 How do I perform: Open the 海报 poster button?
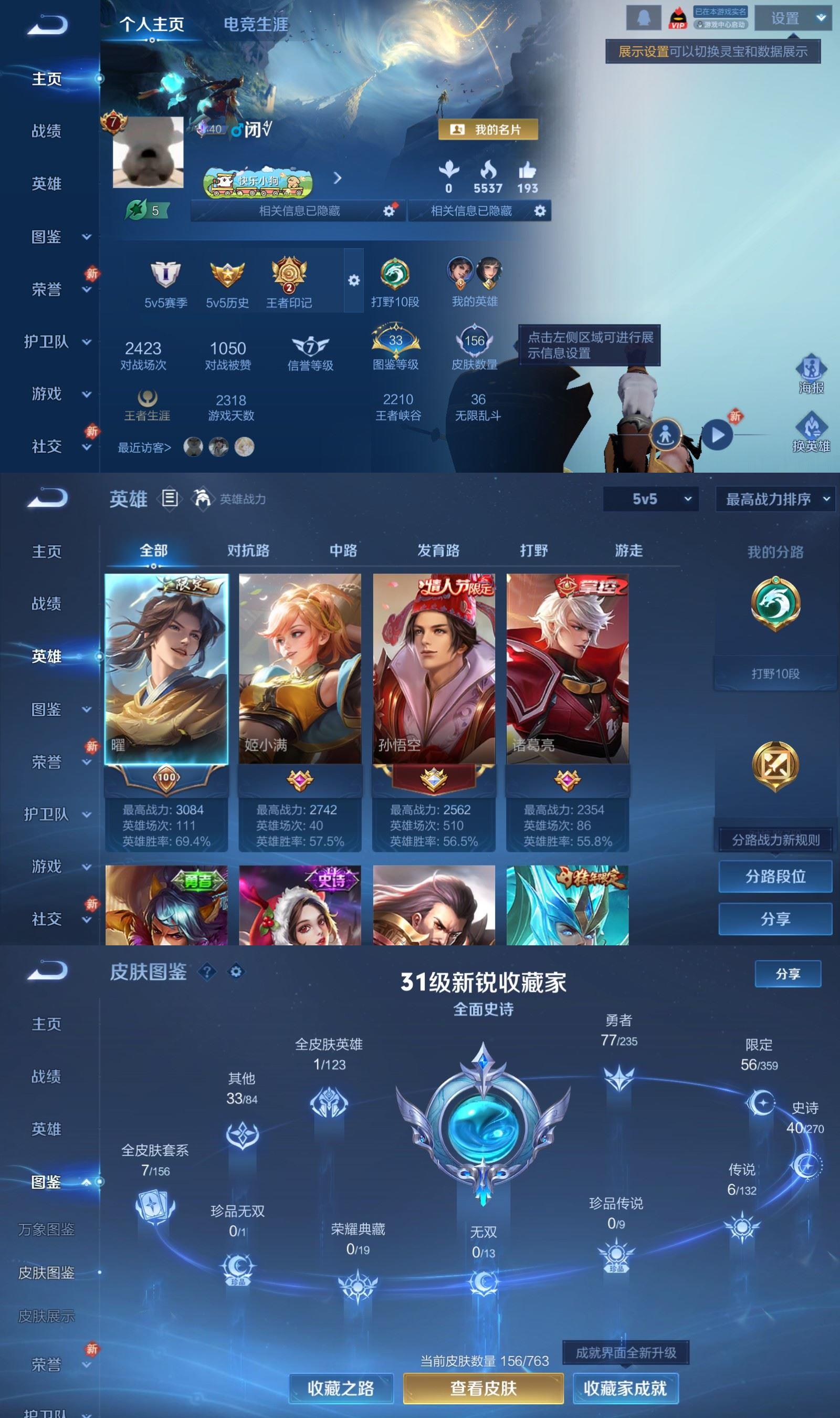[811, 374]
